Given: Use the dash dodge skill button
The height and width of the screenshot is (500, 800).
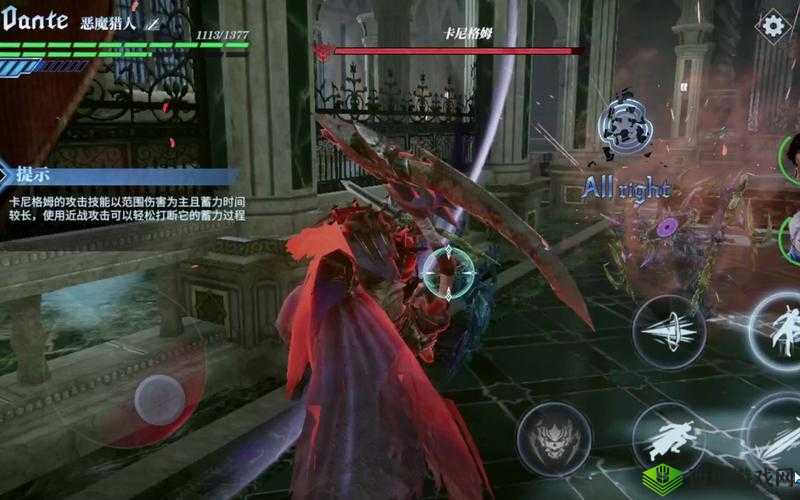Looking at the screenshot, I should click(x=668, y=438).
